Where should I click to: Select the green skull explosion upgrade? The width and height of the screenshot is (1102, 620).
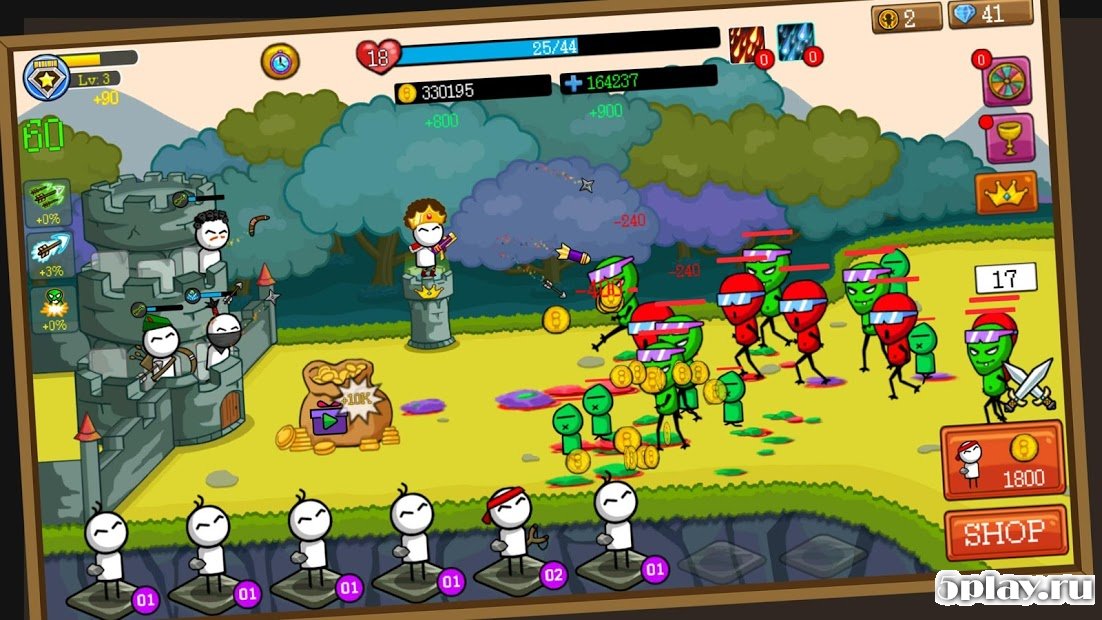(x=52, y=308)
